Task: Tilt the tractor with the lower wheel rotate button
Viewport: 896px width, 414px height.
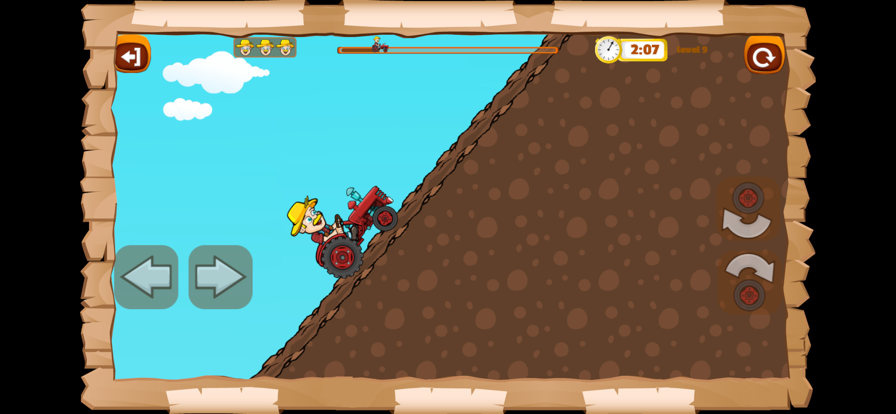Action: [748, 282]
